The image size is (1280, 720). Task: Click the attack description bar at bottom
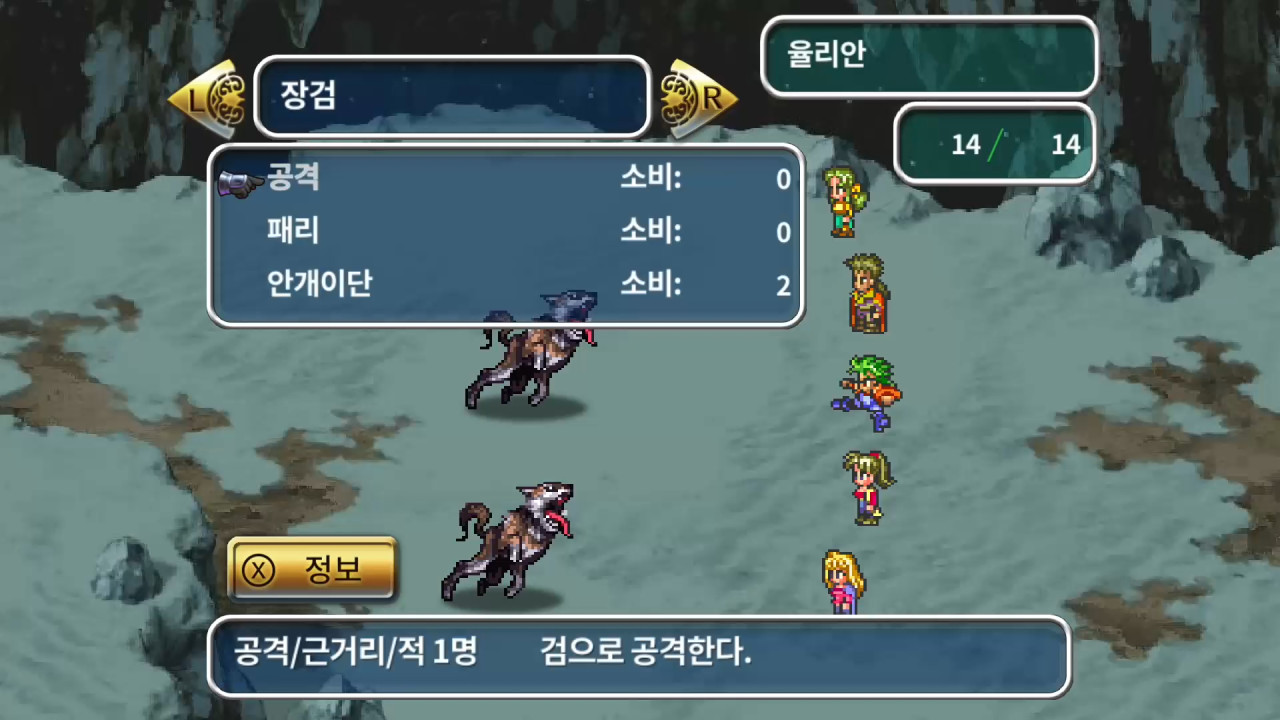pyautogui.click(x=640, y=657)
